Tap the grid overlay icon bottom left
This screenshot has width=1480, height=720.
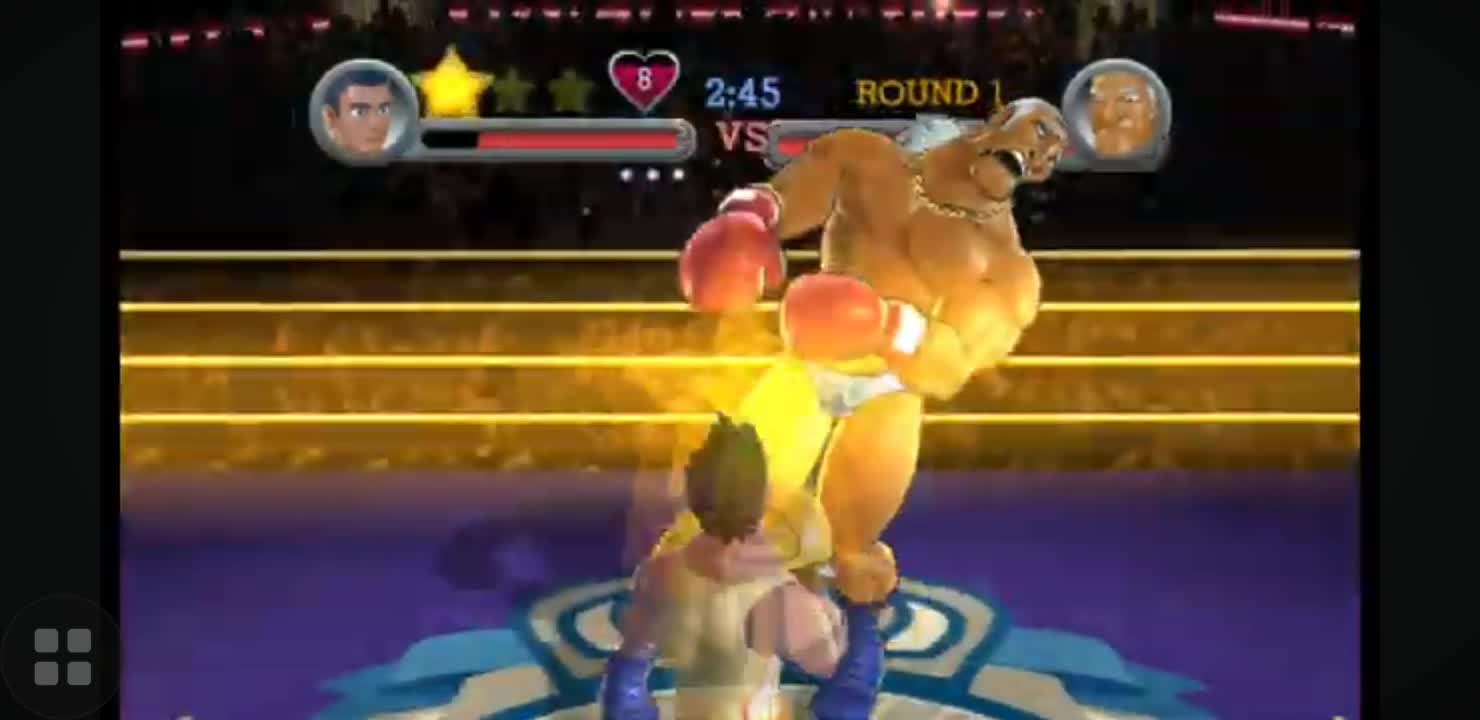[63, 656]
